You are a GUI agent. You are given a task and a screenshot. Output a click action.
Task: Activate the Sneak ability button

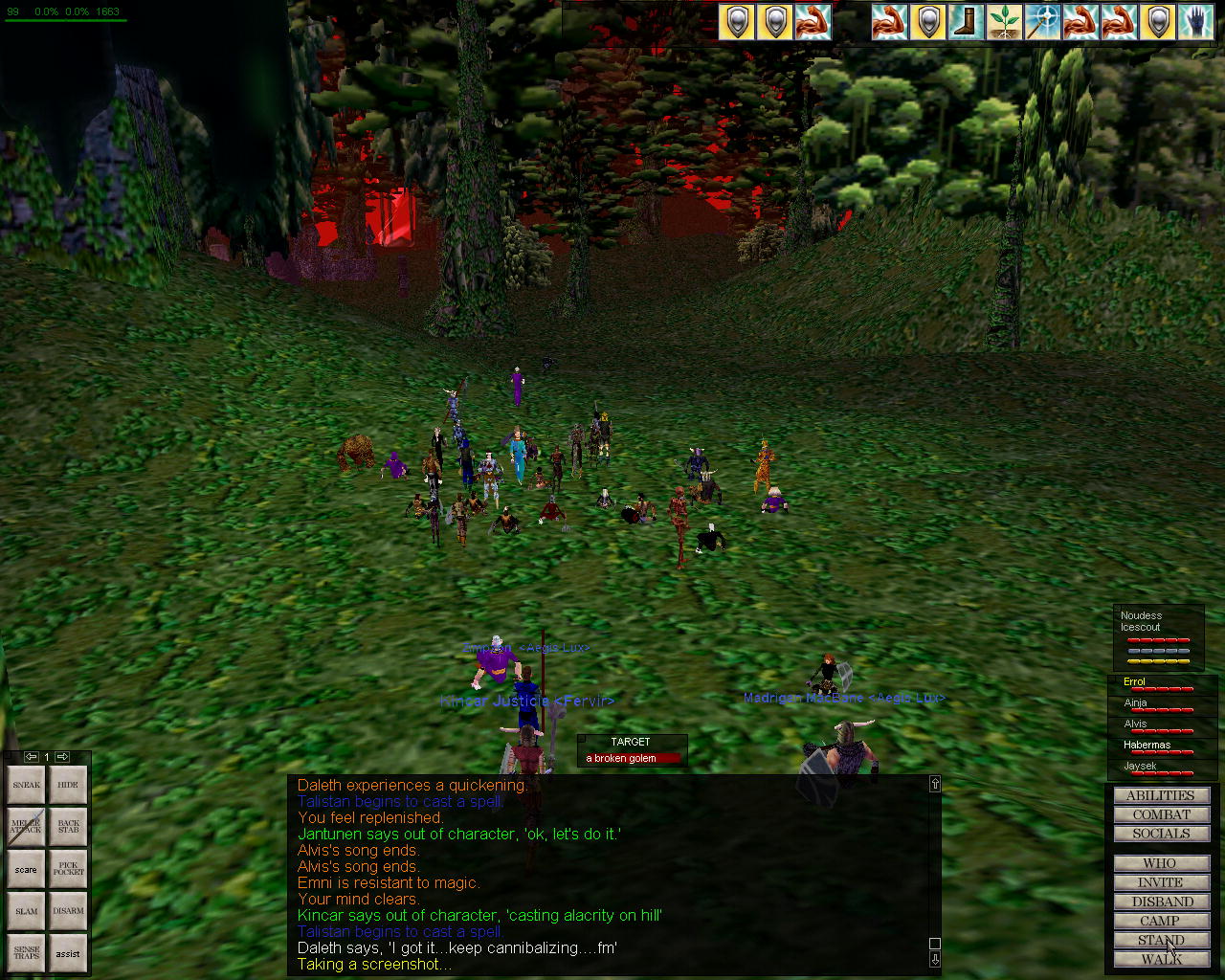point(27,785)
